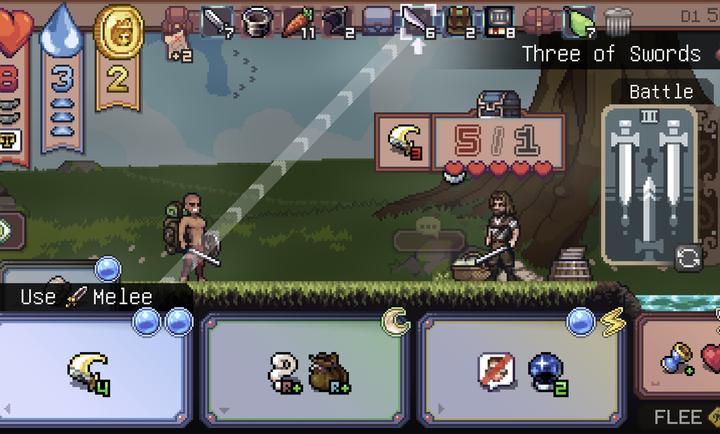Select the melee claw attack card
This screenshot has width=720, height=434.
[95, 370]
